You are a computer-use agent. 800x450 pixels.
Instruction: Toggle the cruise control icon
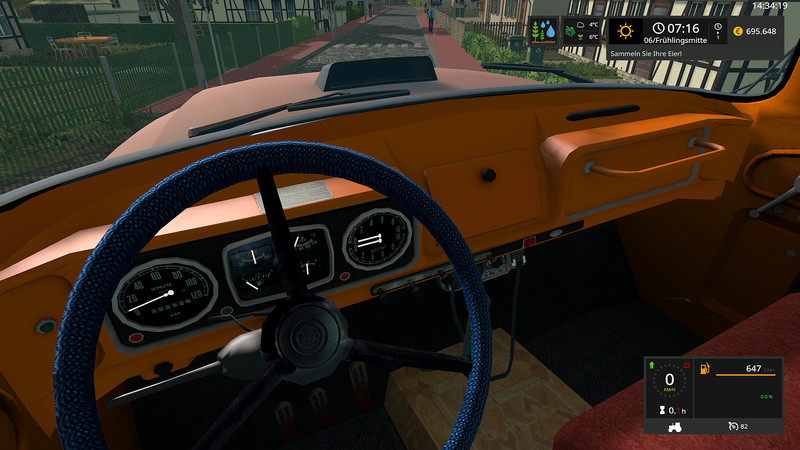pyautogui.click(x=733, y=426)
